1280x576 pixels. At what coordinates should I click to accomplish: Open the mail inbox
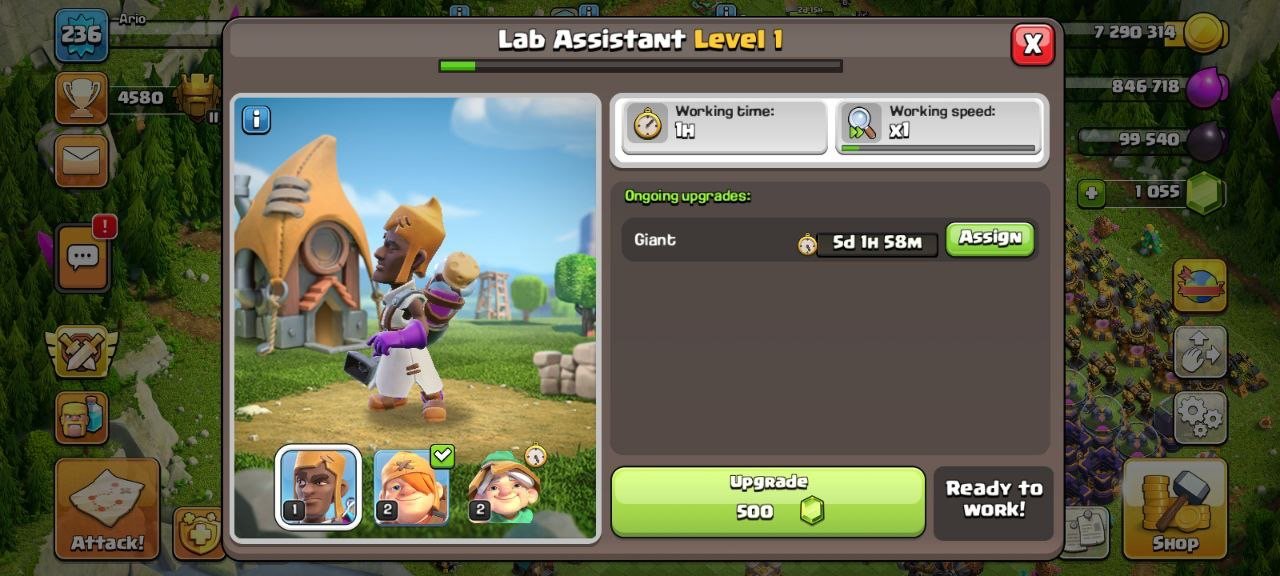point(81,160)
